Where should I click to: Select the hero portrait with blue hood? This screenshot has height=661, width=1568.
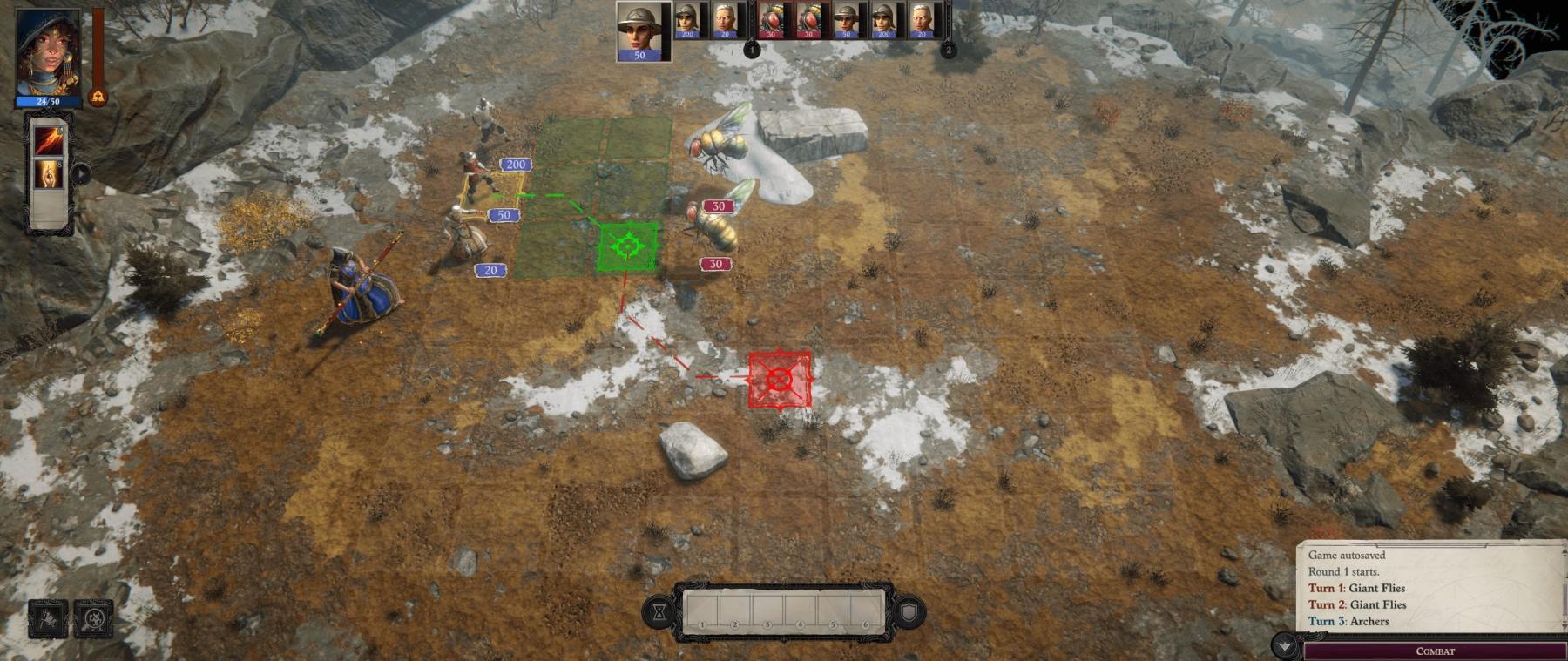click(x=48, y=51)
